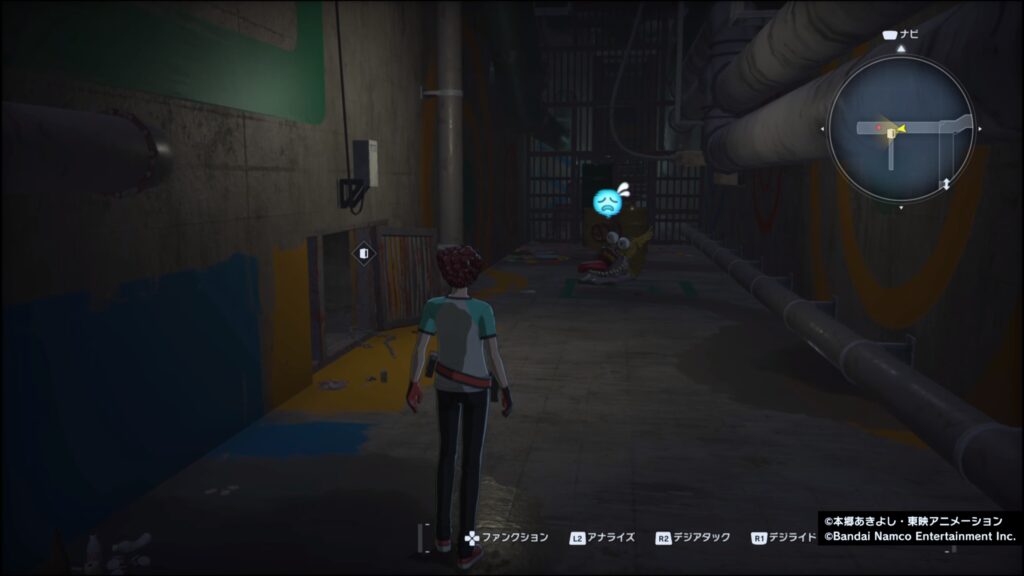Select the up-down floor arrows on minimap
The height and width of the screenshot is (576, 1024).
click(945, 185)
